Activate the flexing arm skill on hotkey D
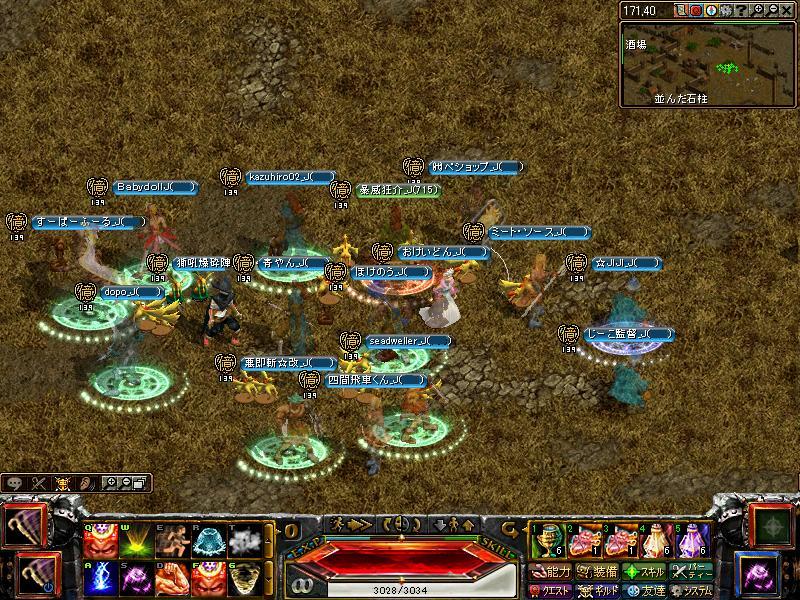Screen dimensions: 800x600 [170, 577]
